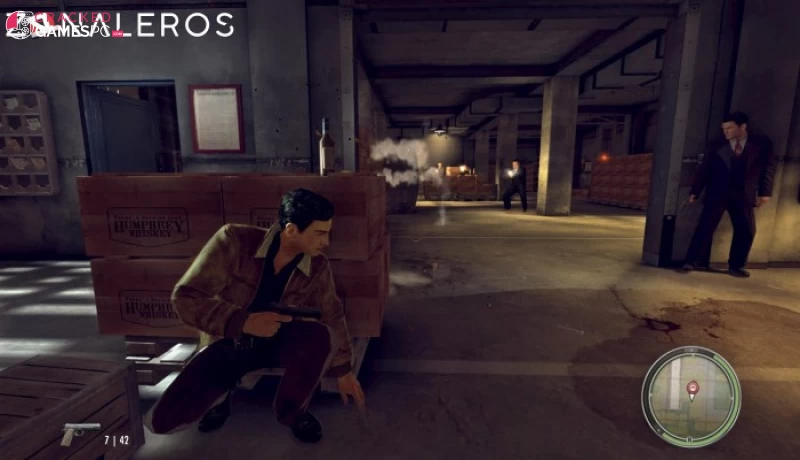Open the GamesPC watermark logo
Viewport: 800px width, 460px height.
60,26
